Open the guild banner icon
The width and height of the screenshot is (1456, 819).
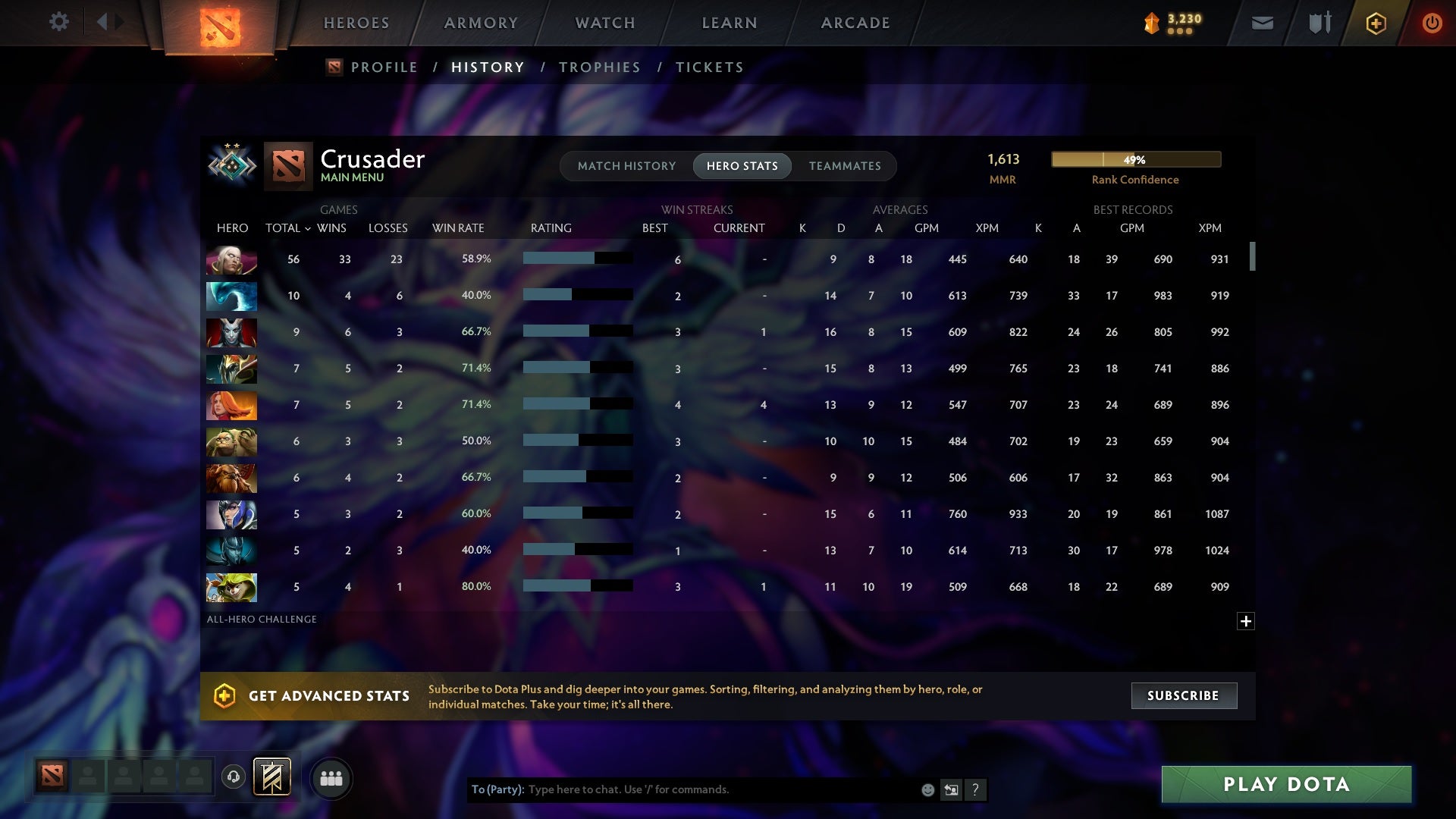click(273, 778)
